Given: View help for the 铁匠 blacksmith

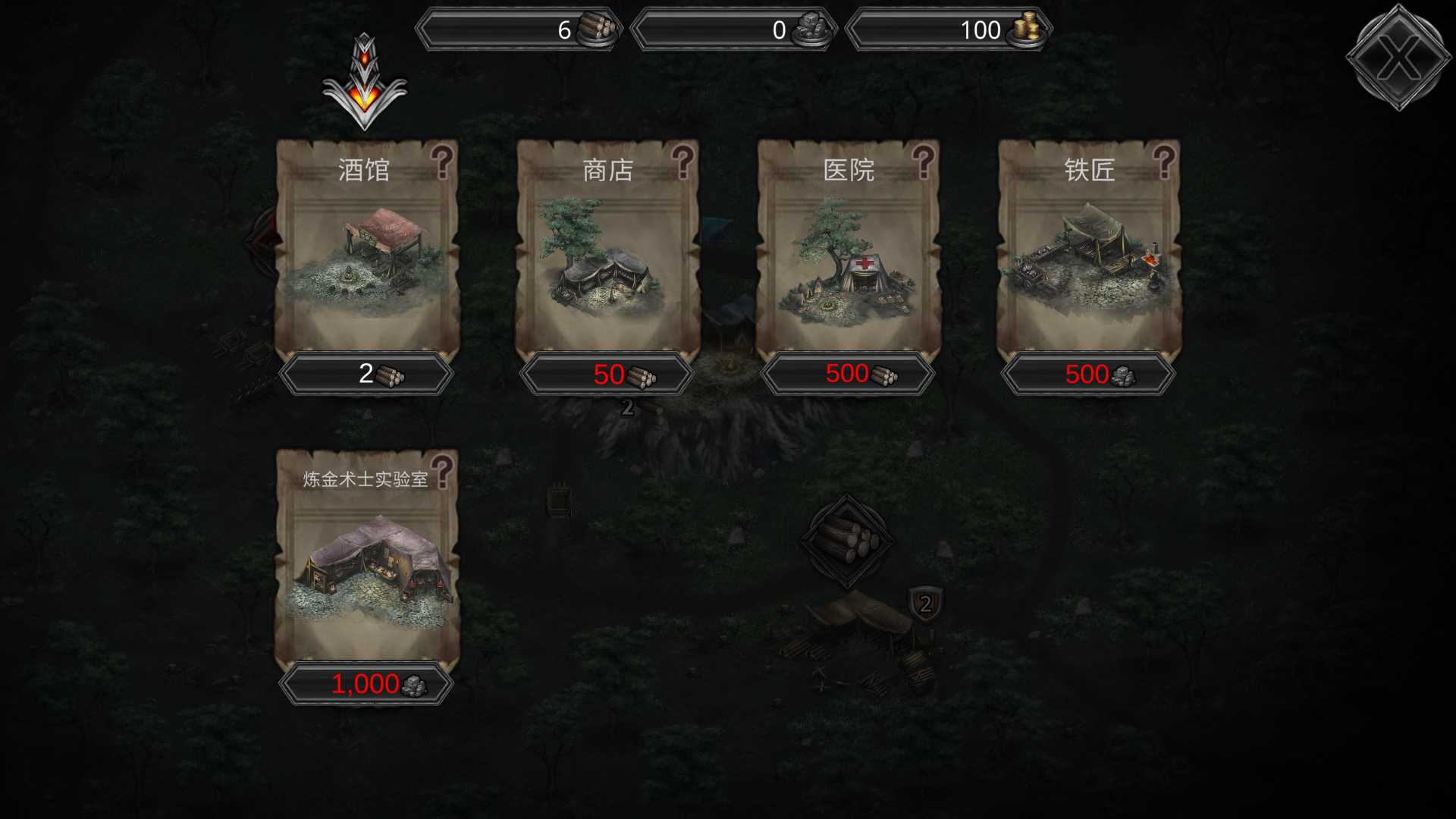Looking at the screenshot, I should [1163, 161].
